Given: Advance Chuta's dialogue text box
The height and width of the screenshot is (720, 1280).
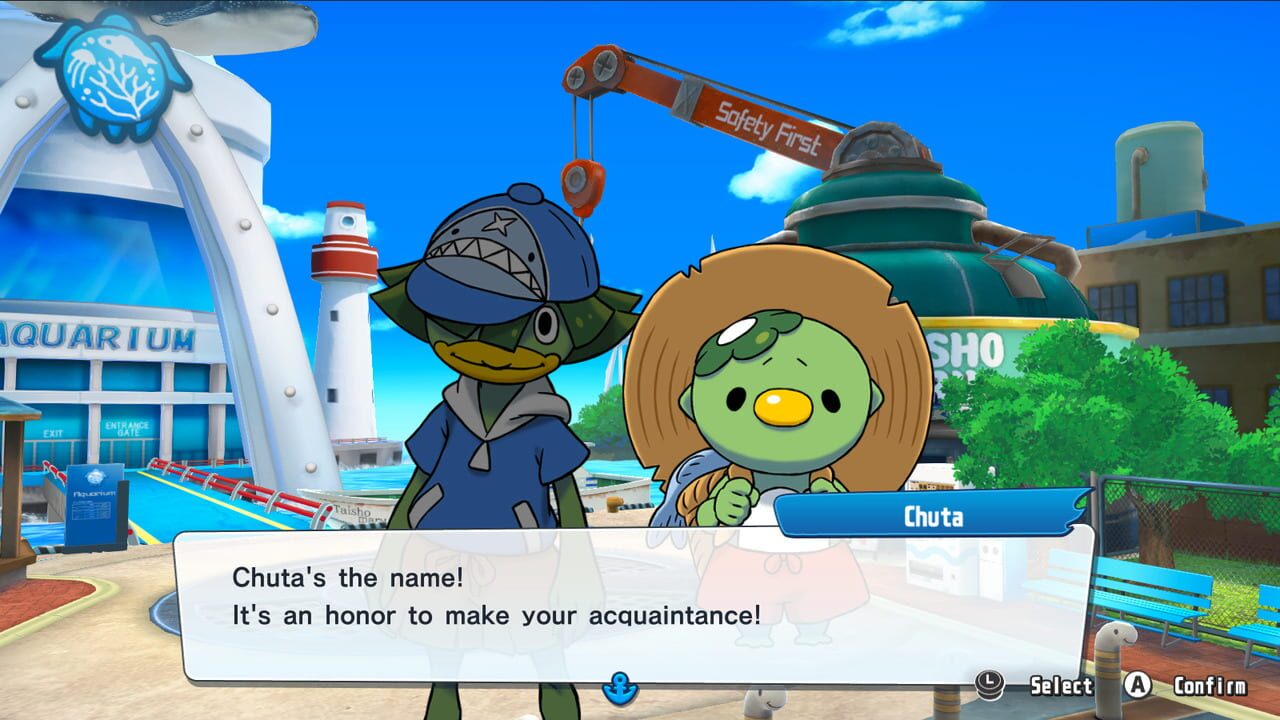Looking at the screenshot, I should (634, 600).
